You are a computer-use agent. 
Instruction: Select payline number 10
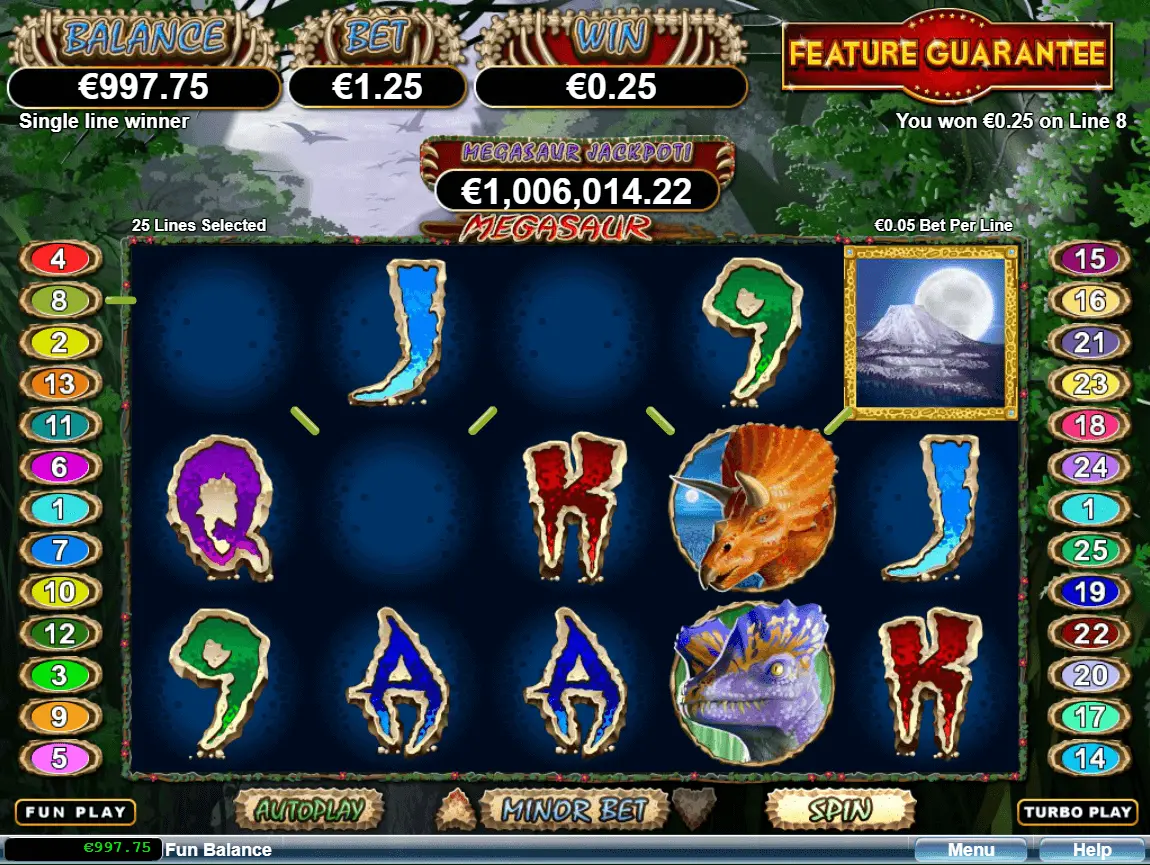pyautogui.click(x=59, y=591)
